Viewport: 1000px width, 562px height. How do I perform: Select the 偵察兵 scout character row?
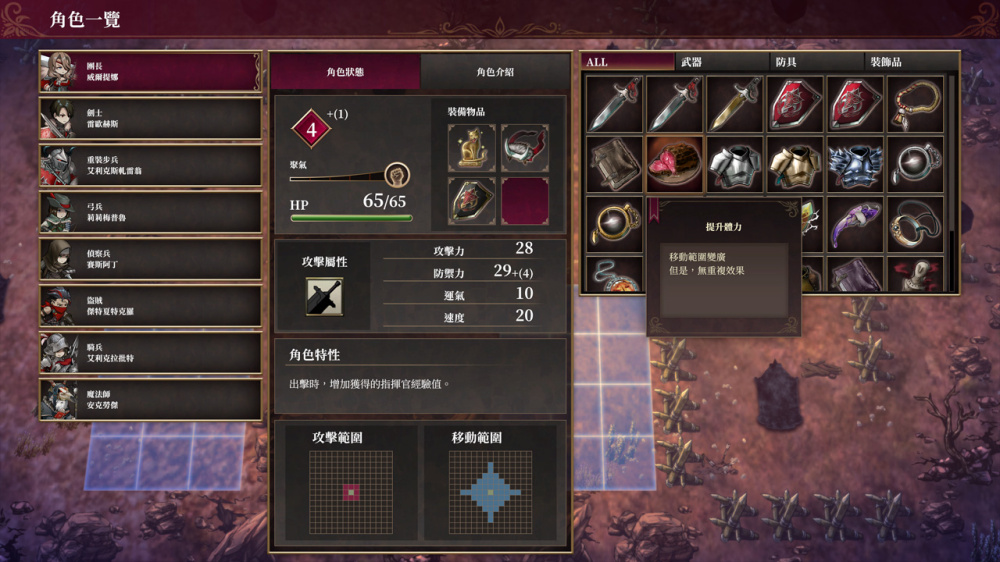pyautogui.click(x=150, y=259)
